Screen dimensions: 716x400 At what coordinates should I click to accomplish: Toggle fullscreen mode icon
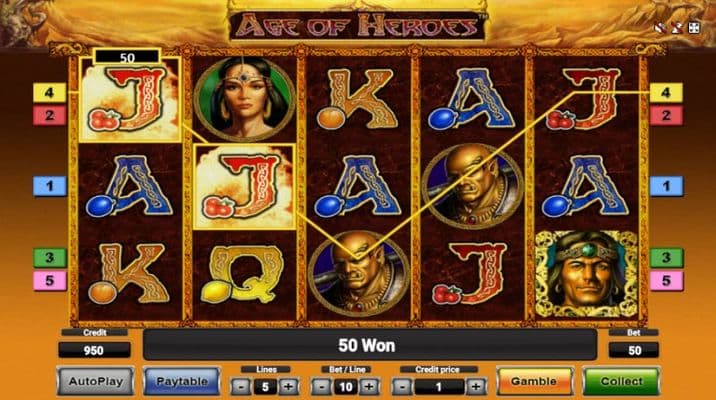(x=693, y=28)
